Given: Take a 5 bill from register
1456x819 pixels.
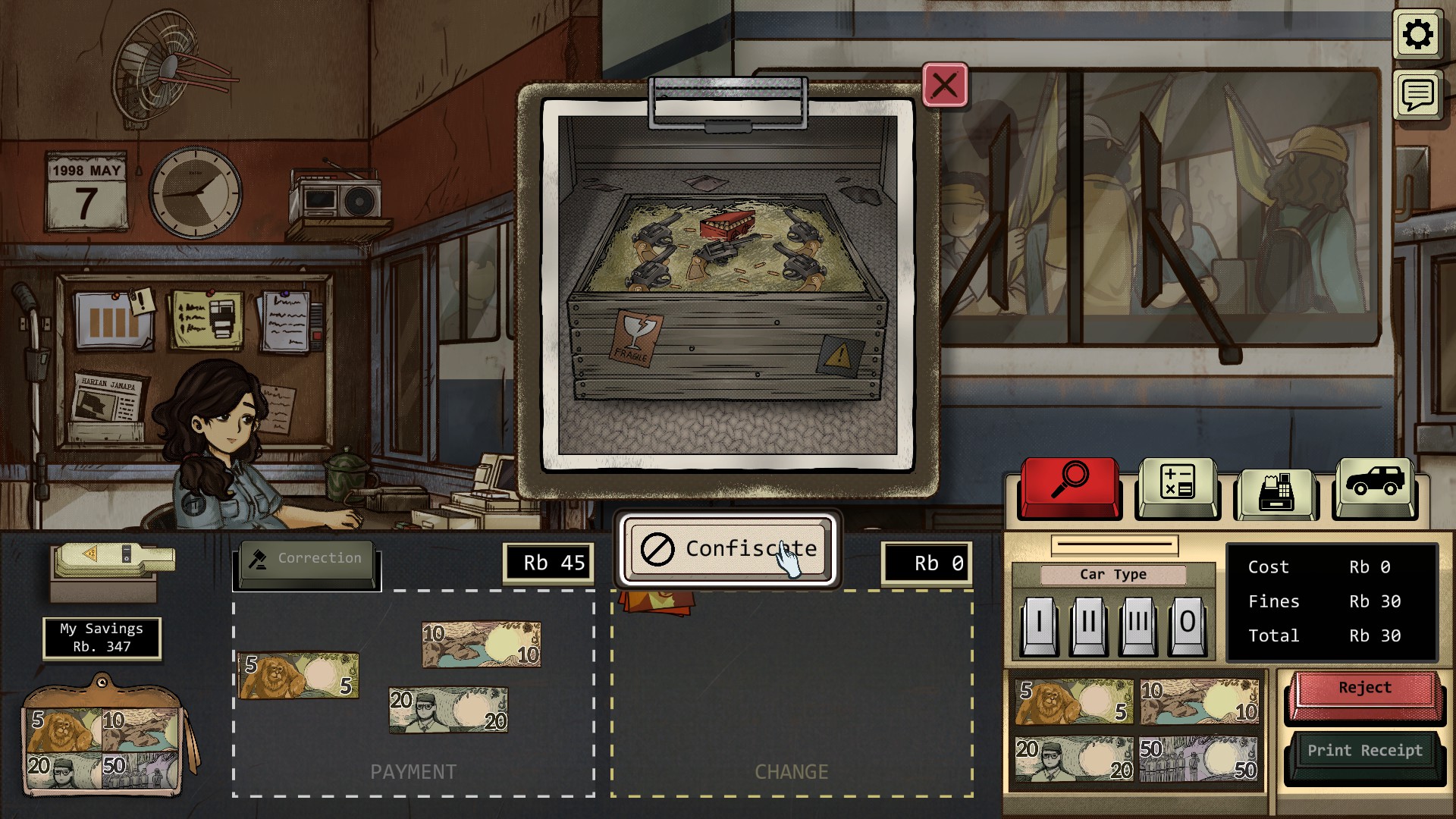Looking at the screenshot, I should click(x=1074, y=701).
